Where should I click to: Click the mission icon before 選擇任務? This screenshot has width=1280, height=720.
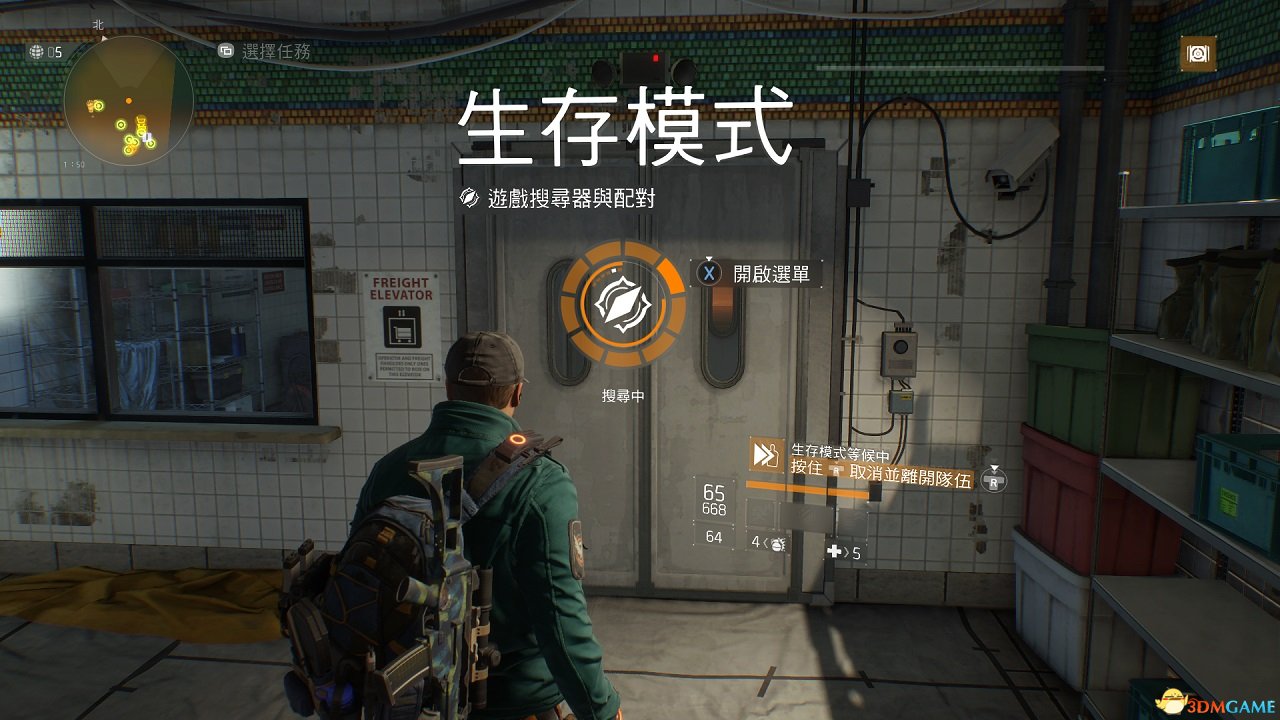point(226,51)
